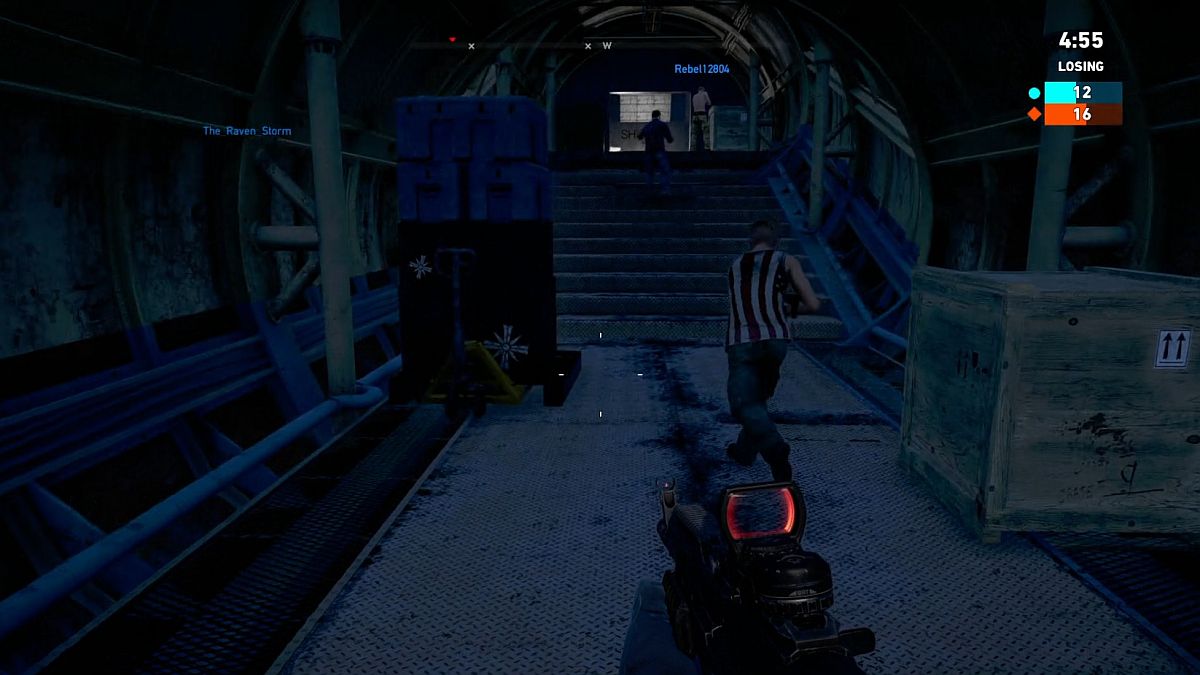Select The_Raven_Storm teammate name tag
The image size is (1200, 675).
pos(247,131)
